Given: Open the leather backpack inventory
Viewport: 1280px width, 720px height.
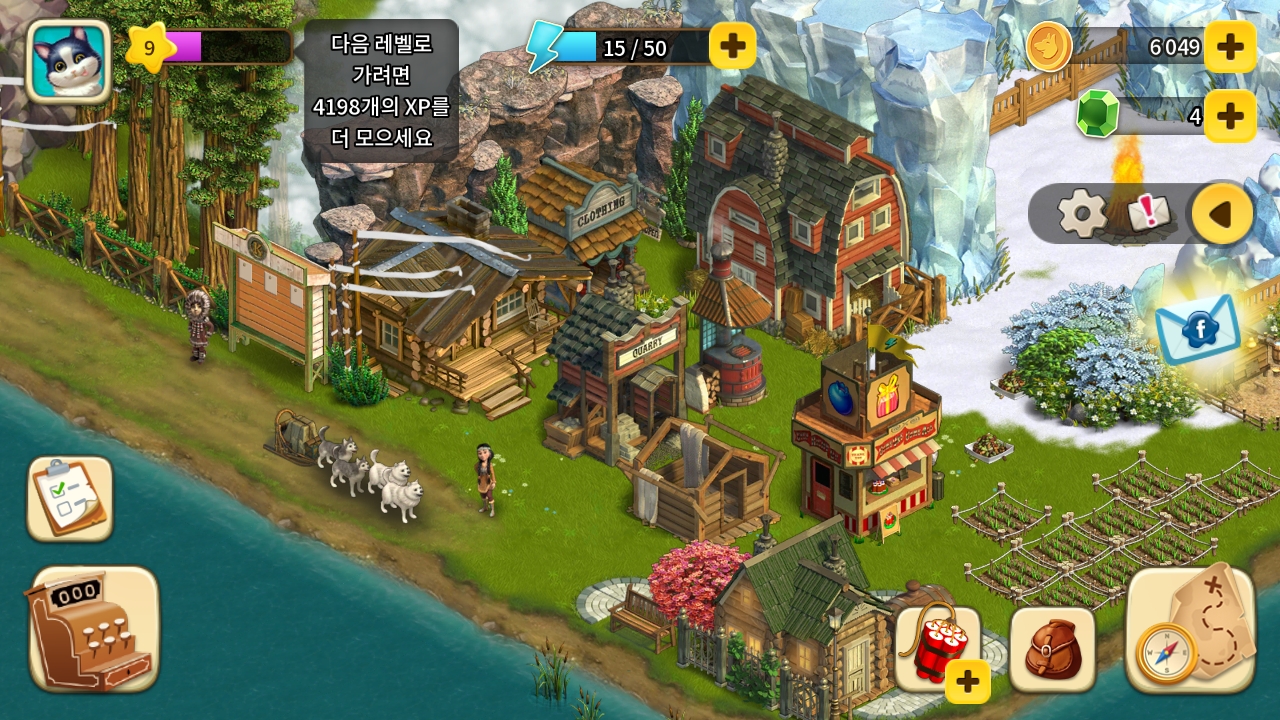Looking at the screenshot, I should pos(1052,649).
